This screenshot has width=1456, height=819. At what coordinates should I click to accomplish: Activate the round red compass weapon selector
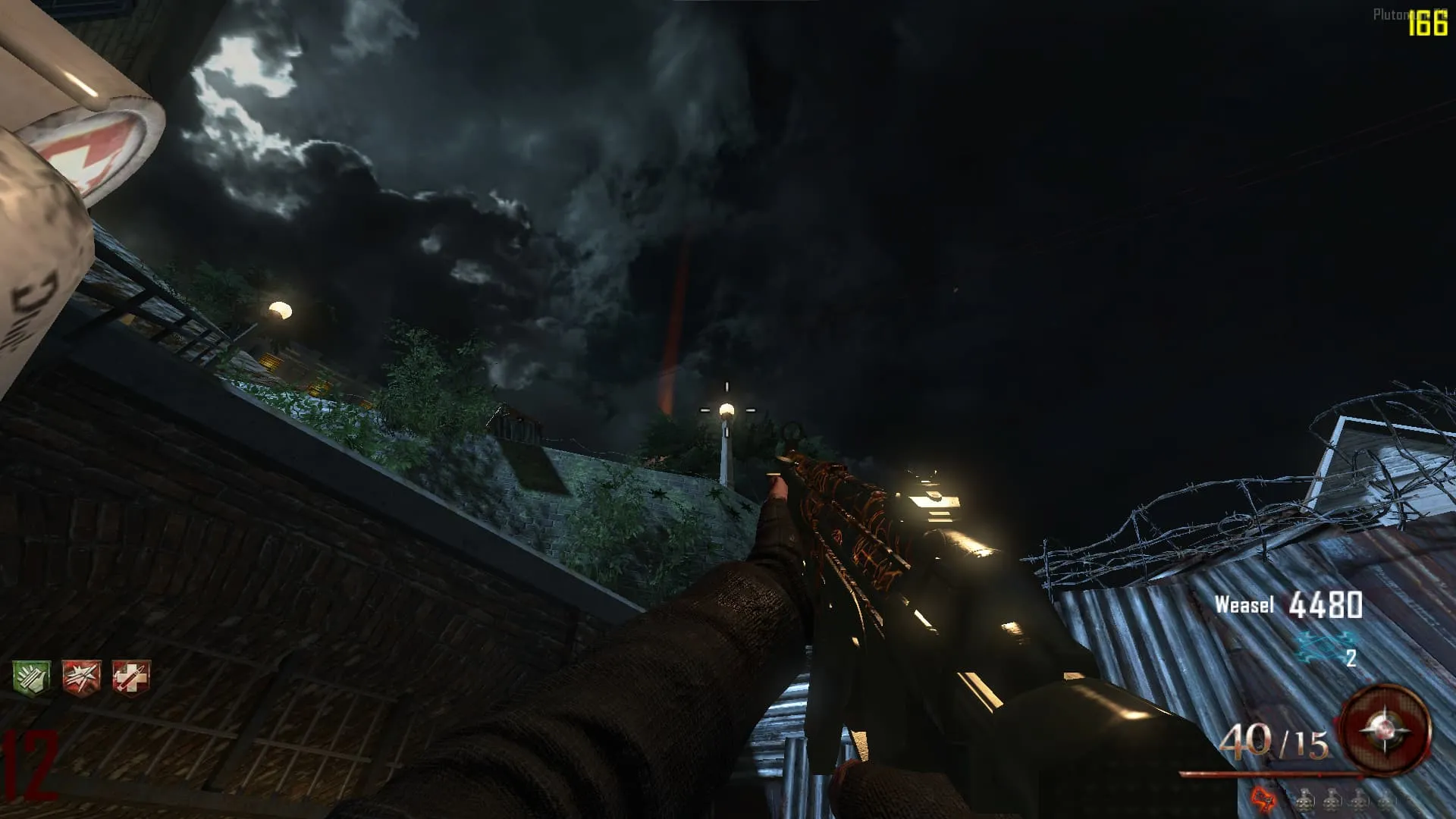[1385, 729]
